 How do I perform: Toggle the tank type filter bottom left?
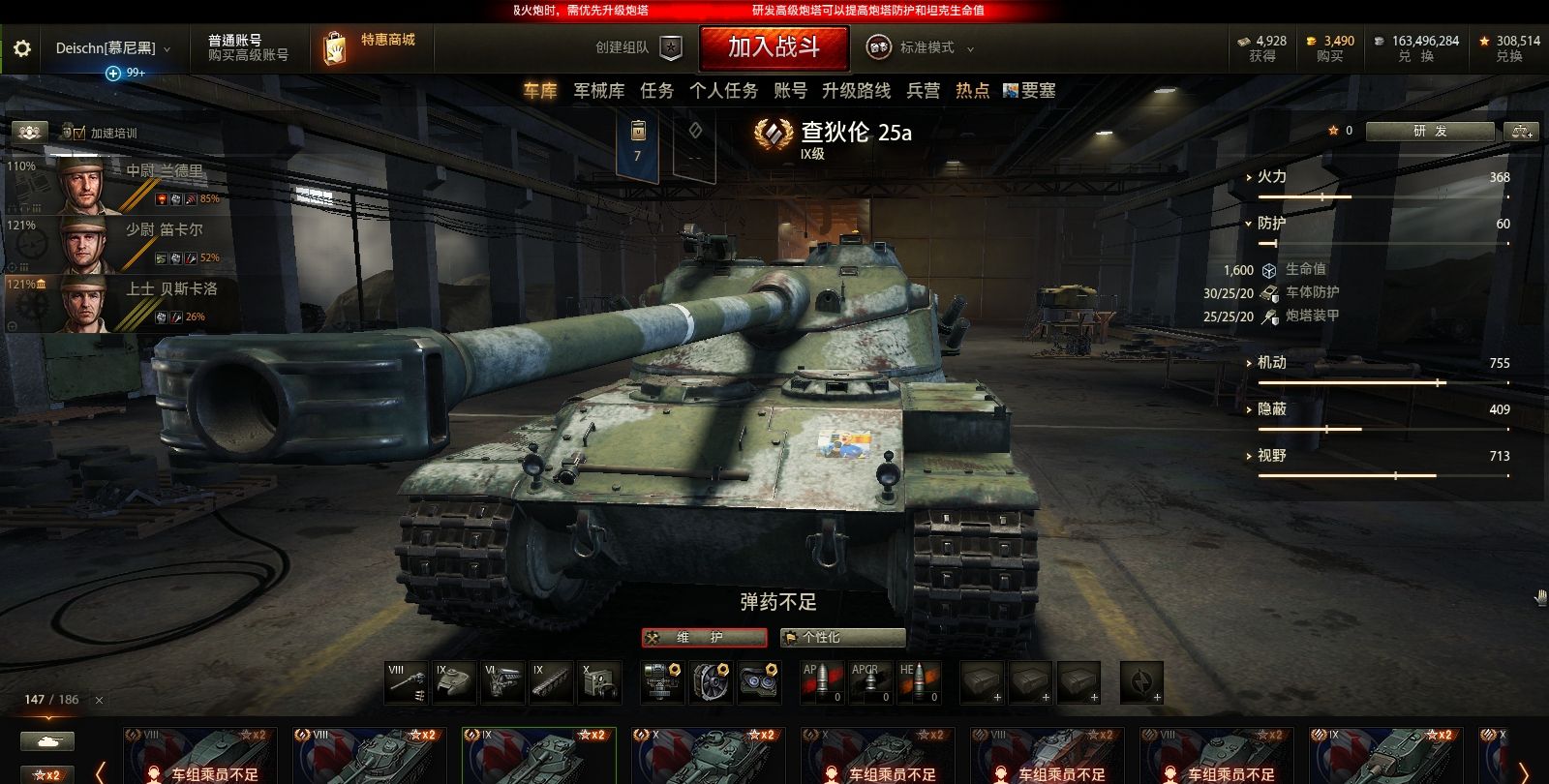click(46, 740)
